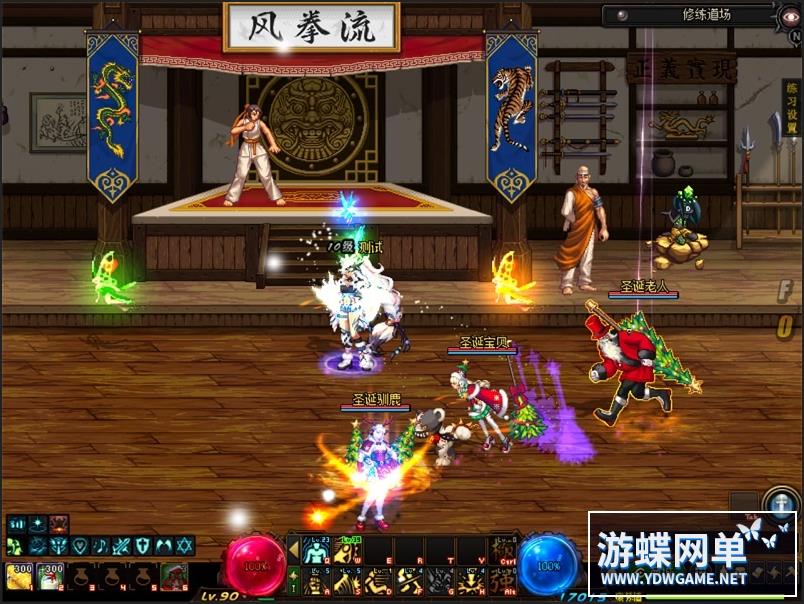Viewport: 804px width, 604px height.
Task: Click the music note buff icon
Action: pyautogui.click(x=100, y=546)
